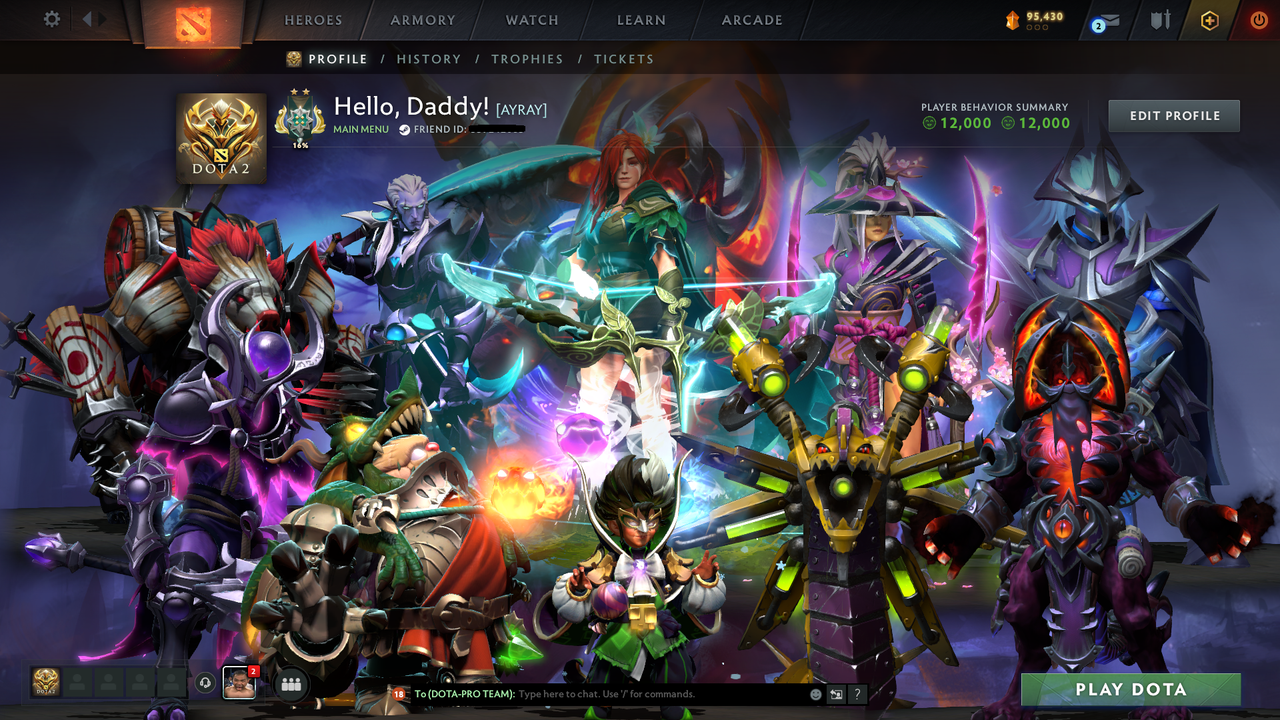Open Dota Plus via the gold plus hexagon
Image resolution: width=1280 pixels, height=720 pixels.
(1209, 19)
